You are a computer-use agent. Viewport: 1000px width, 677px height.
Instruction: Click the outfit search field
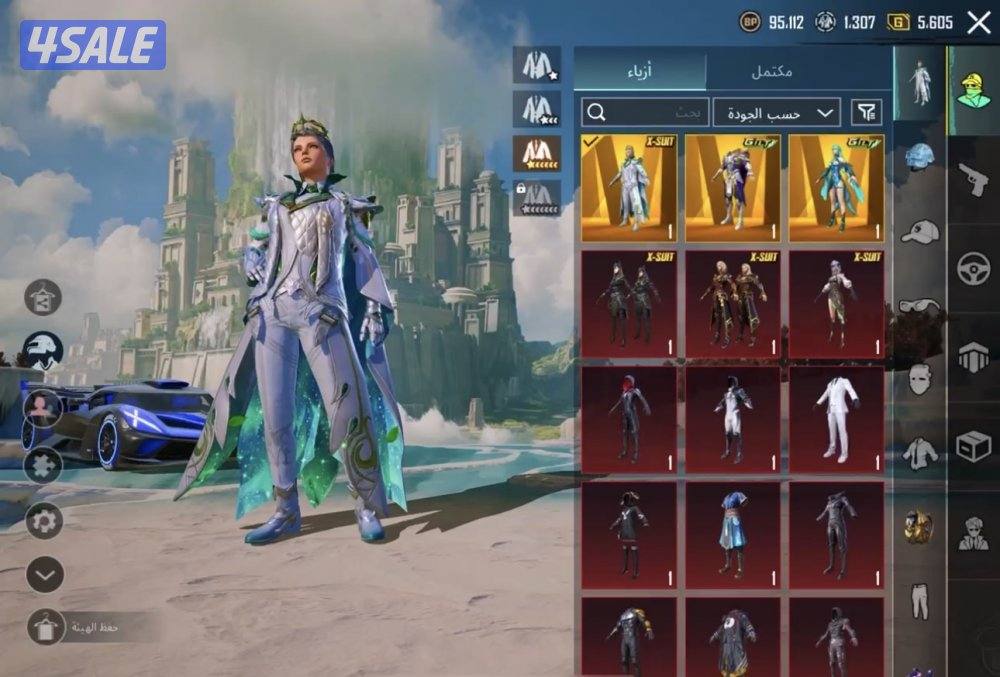coord(645,112)
